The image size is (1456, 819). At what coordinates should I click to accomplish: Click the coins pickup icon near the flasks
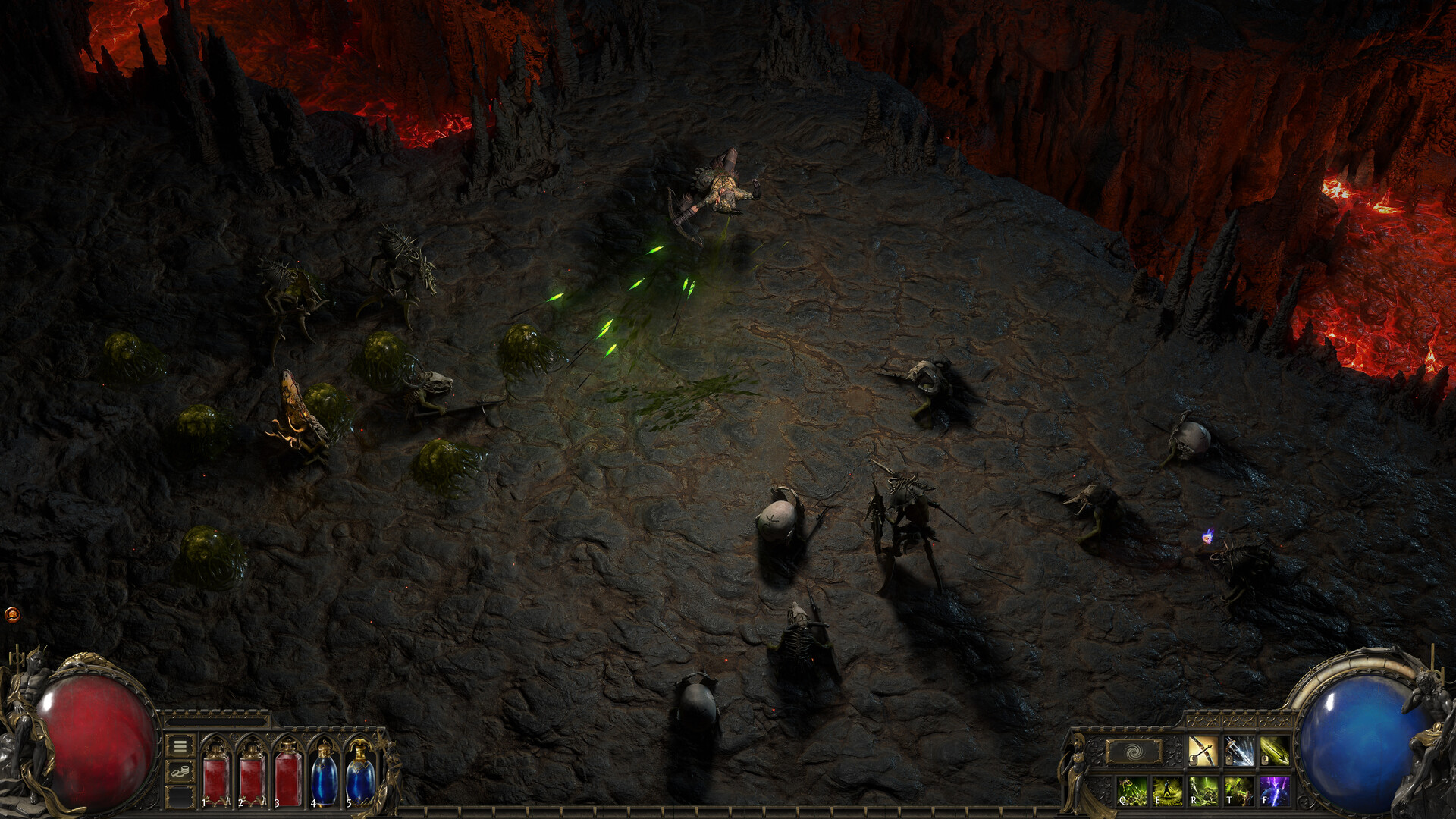pyautogui.click(x=179, y=772)
